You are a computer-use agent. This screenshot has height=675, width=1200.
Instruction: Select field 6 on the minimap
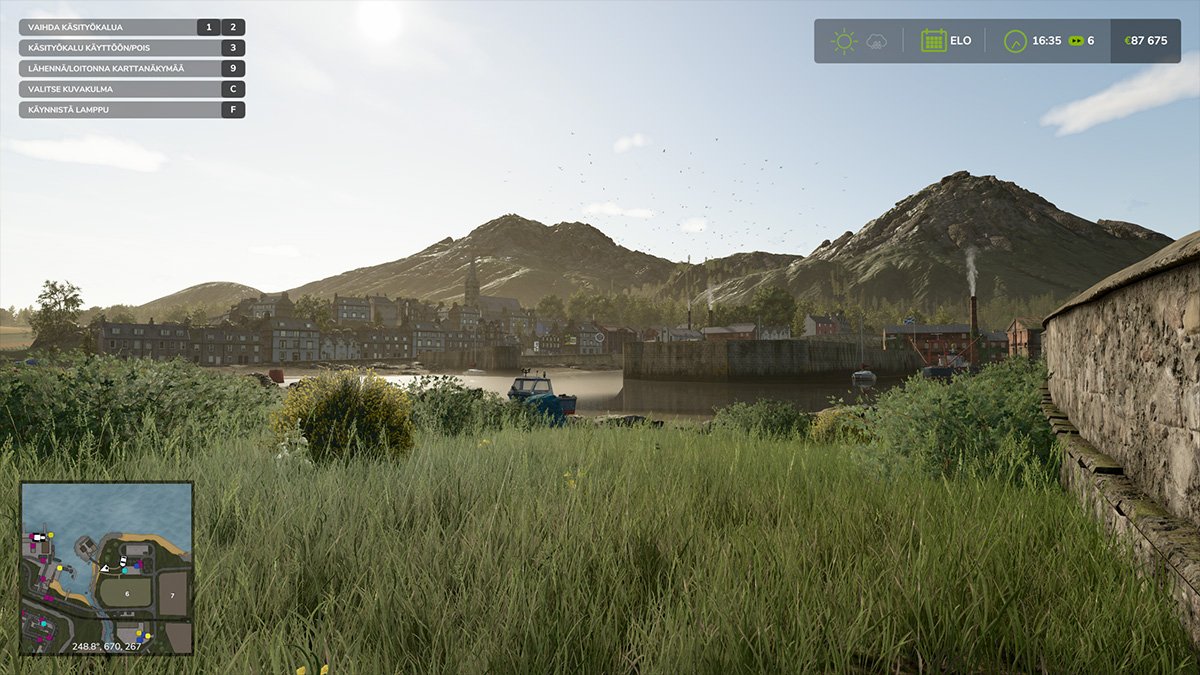(x=128, y=593)
